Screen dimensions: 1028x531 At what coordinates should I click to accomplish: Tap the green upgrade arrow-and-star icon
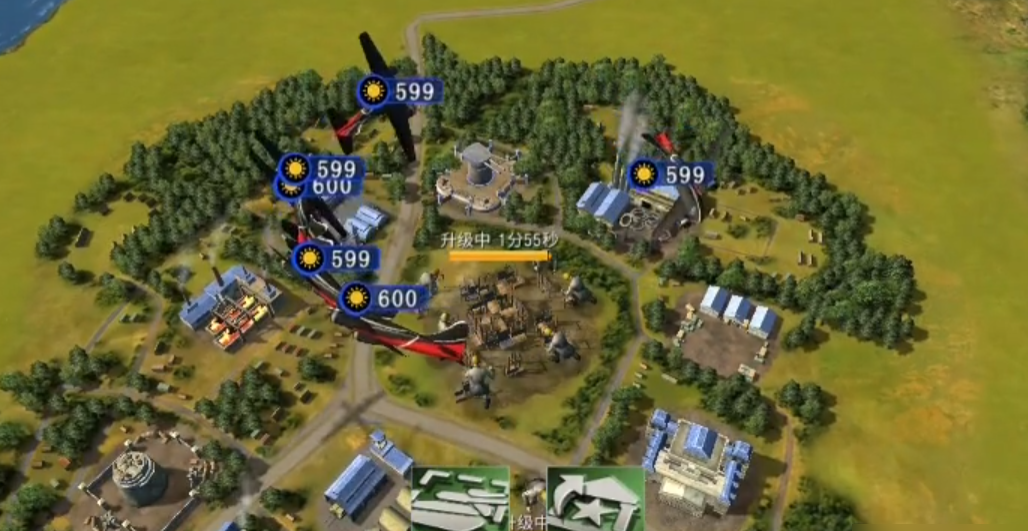tap(595, 498)
